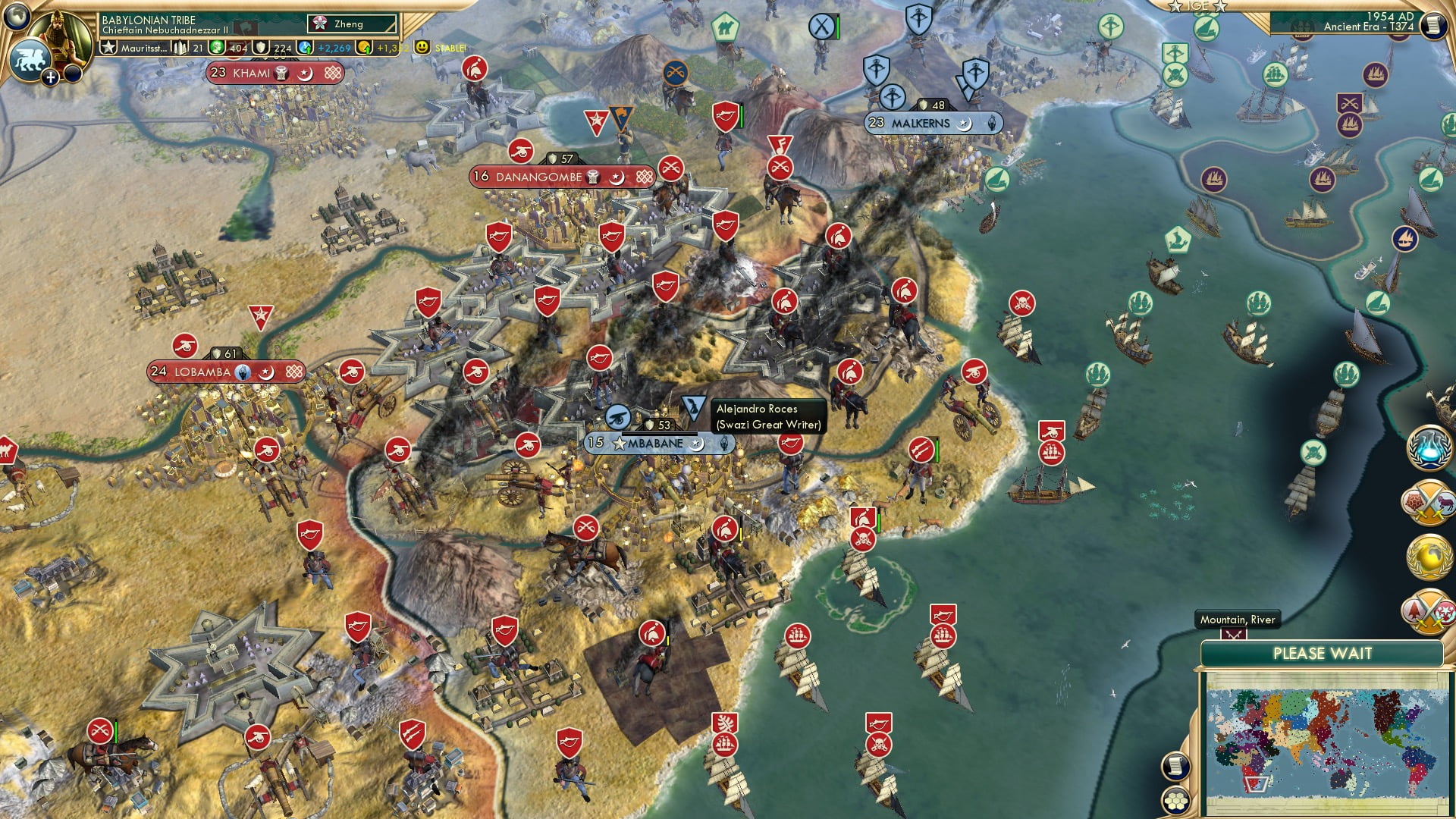Viewport: 1456px width, 819px height.
Task: Toggle the hex grid map options
Action: tap(1175, 801)
